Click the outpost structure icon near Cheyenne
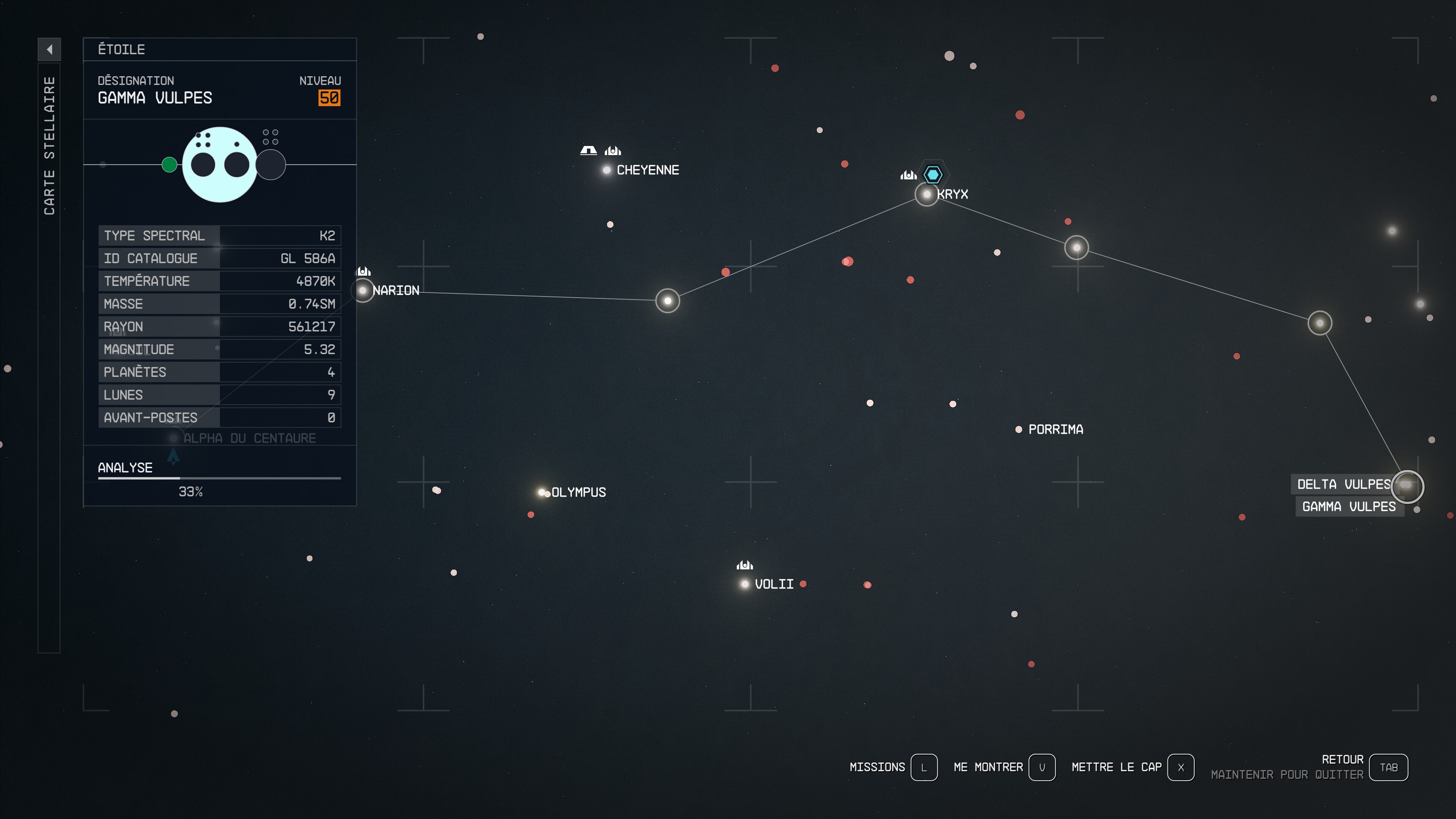Viewport: 1456px width, 819px height. 588,151
